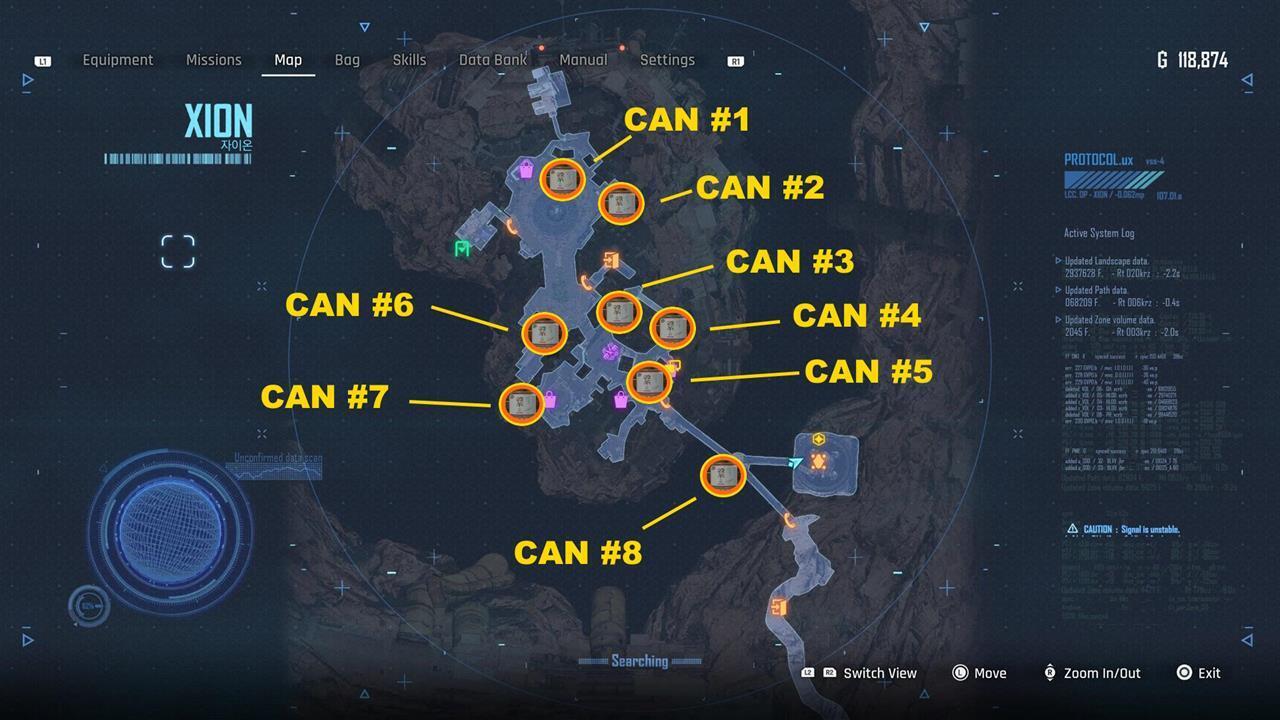Pick the Can #5 map marker
The width and height of the screenshot is (1280, 720).
click(649, 381)
